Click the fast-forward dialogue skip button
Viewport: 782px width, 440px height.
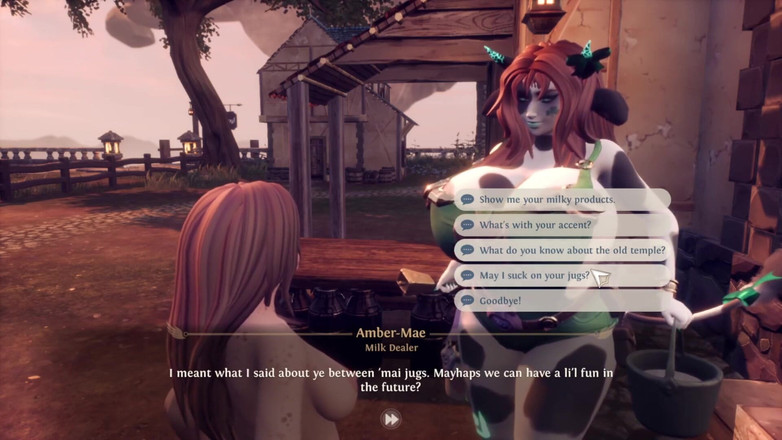click(391, 419)
